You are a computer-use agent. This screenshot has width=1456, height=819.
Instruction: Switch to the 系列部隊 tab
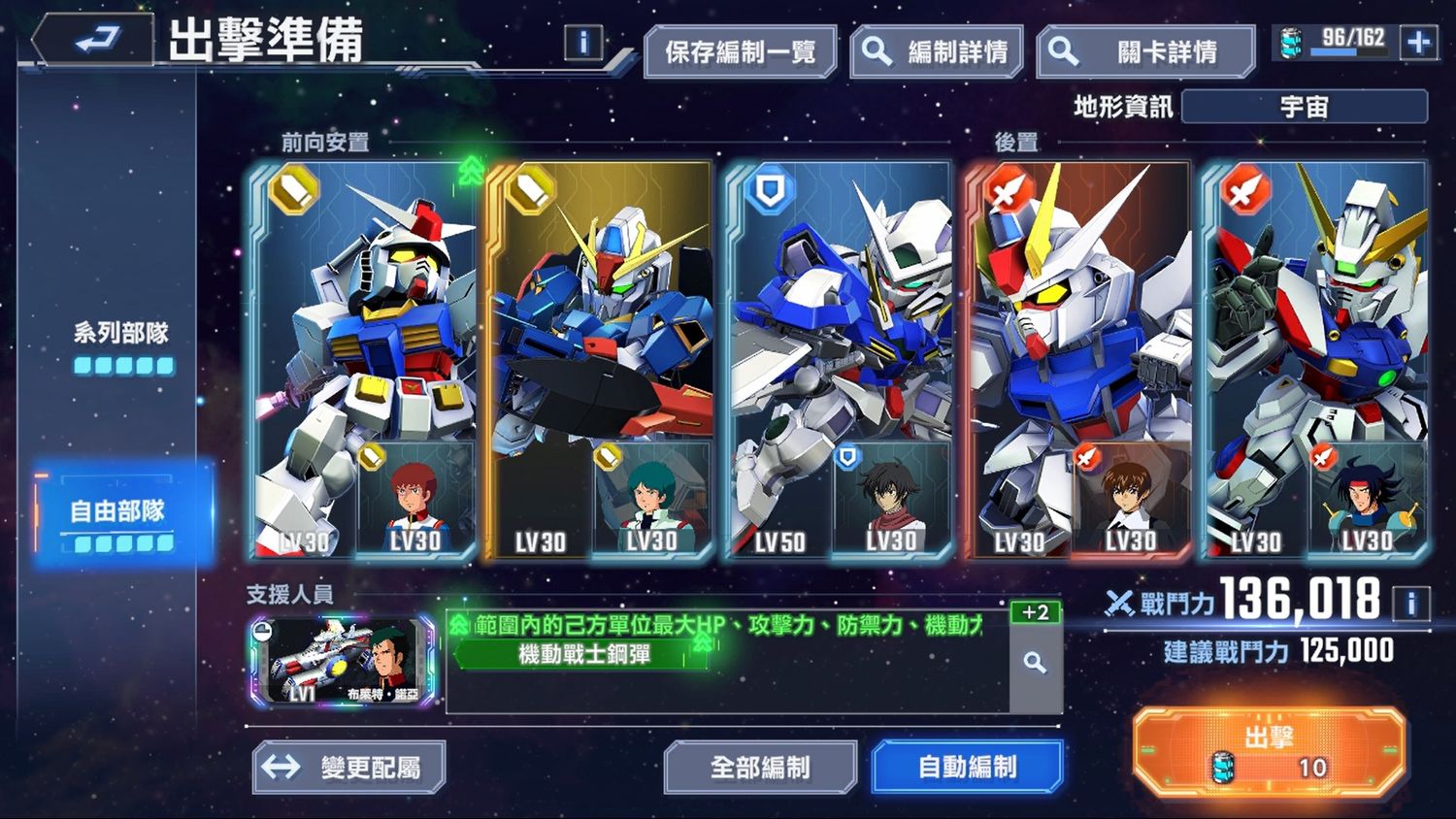(120, 333)
